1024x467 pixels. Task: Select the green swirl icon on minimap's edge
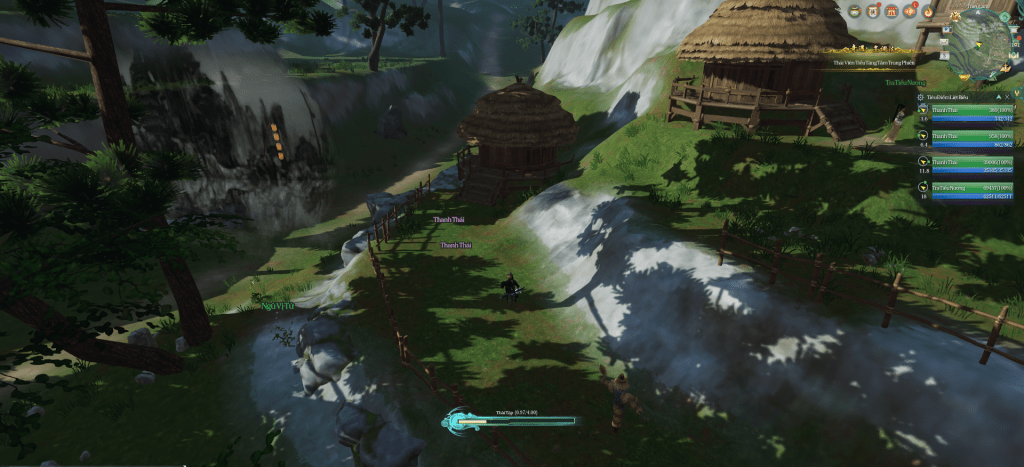[x=1005, y=17]
